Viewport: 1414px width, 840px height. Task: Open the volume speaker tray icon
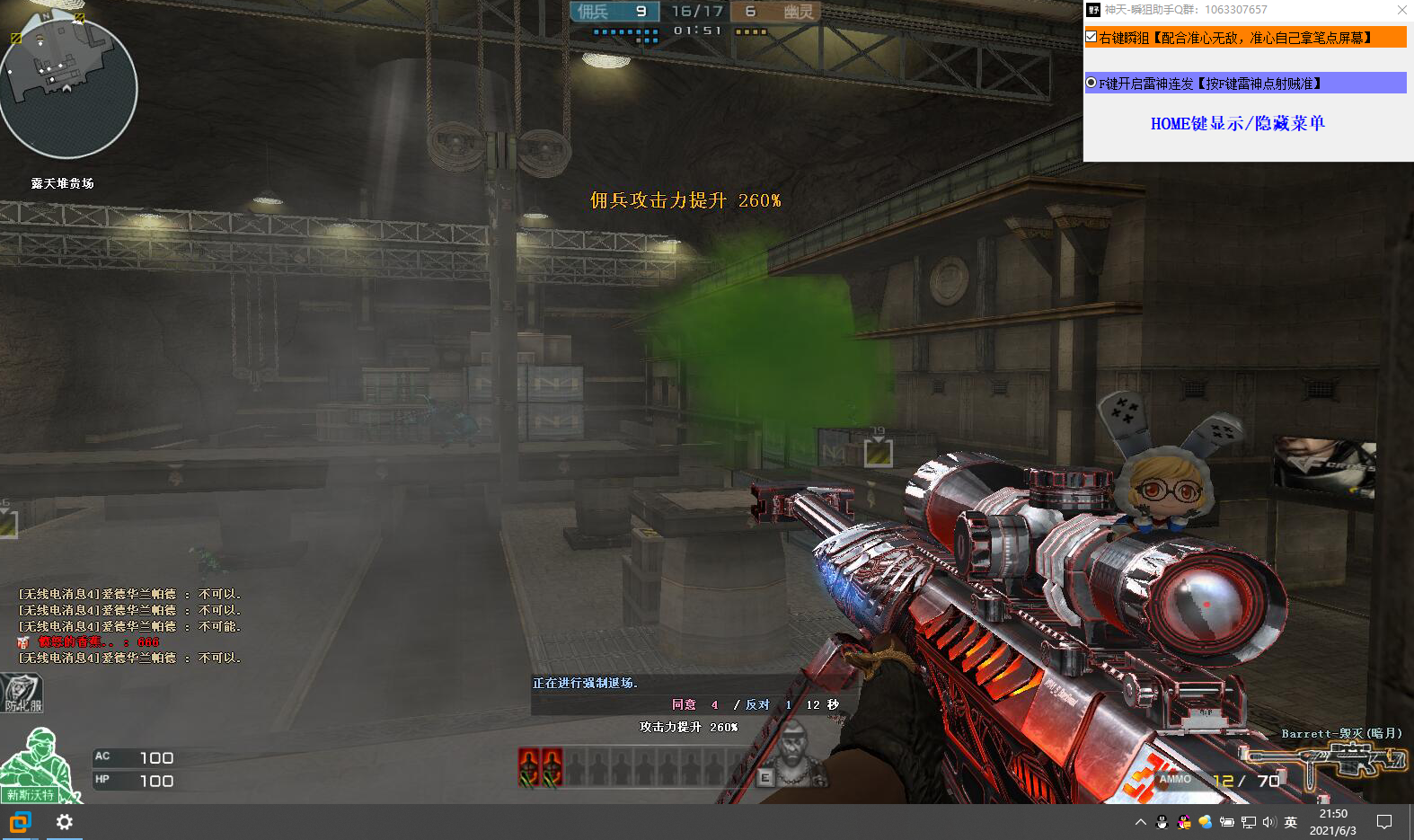(x=1269, y=822)
